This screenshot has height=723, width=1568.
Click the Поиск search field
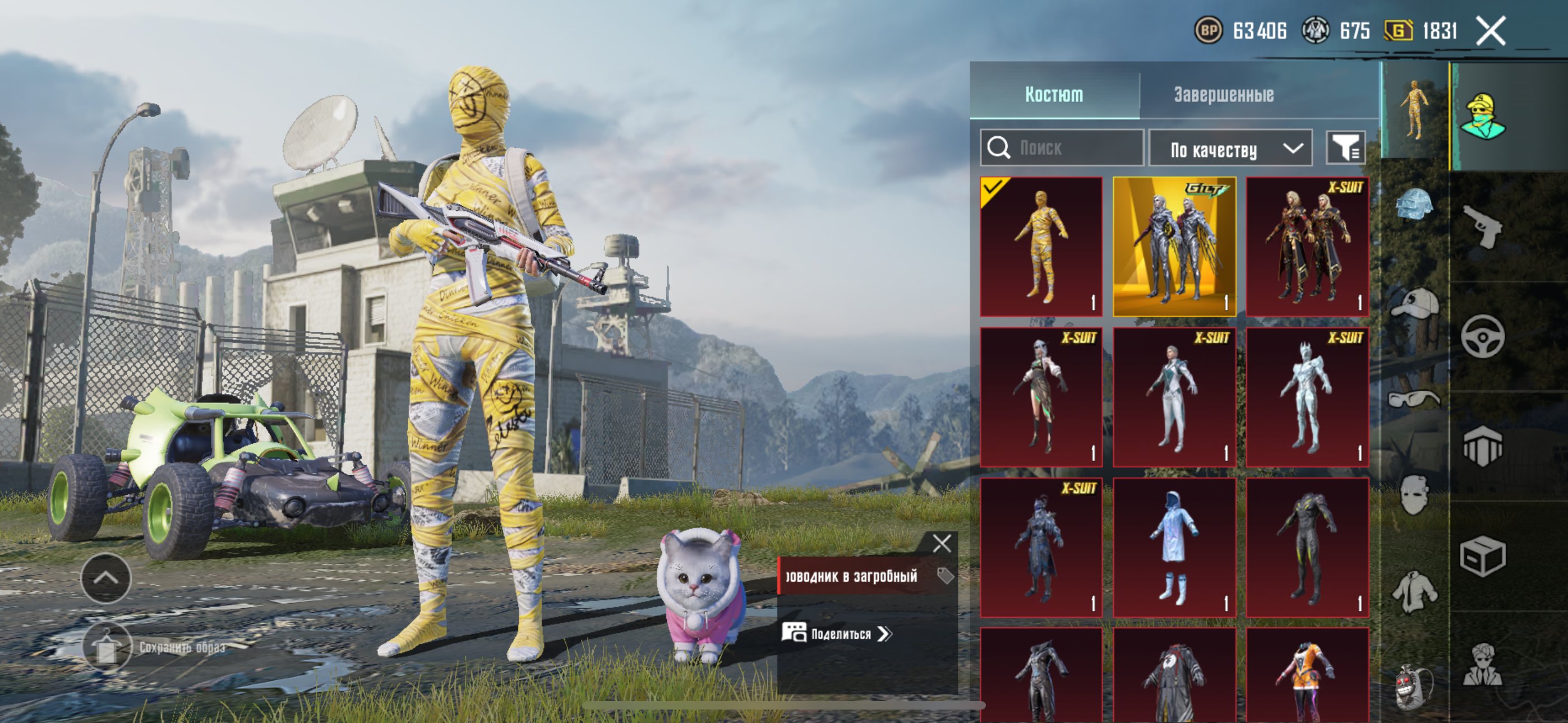click(1062, 148)
